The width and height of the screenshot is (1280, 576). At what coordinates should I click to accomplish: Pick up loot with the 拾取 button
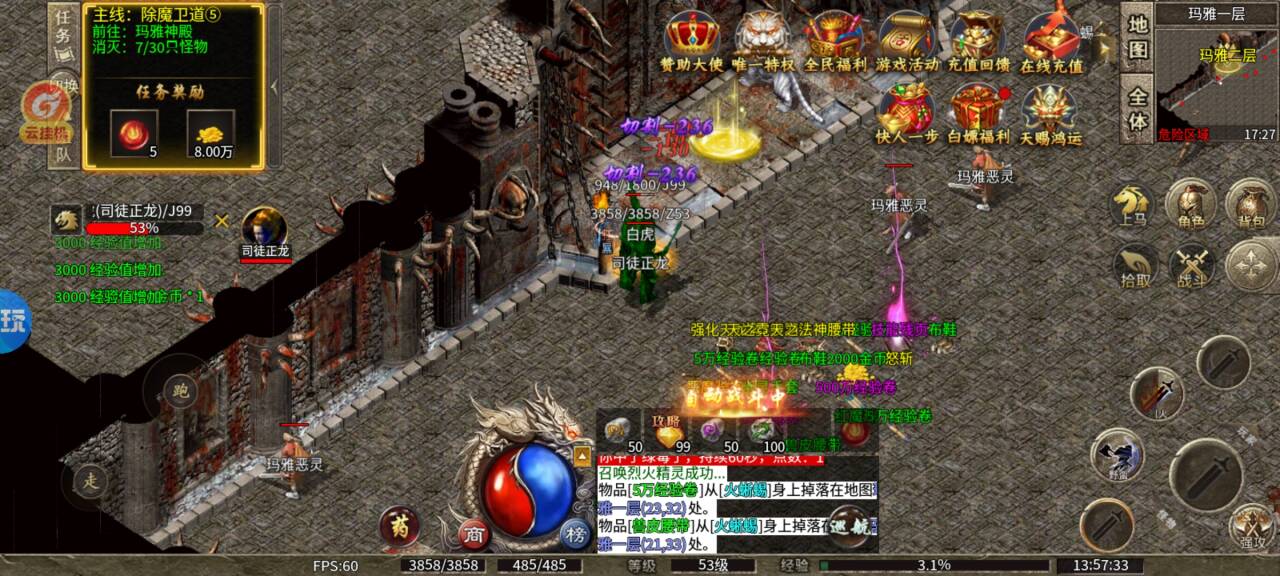click(x=1135, y=266)
